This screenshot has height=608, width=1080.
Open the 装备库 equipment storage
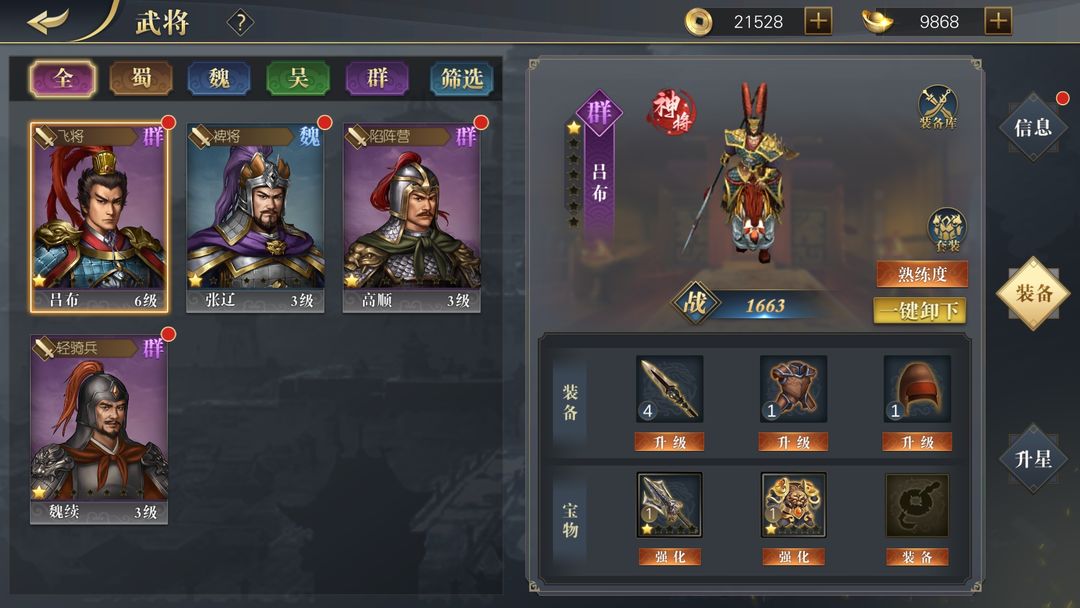938,108
